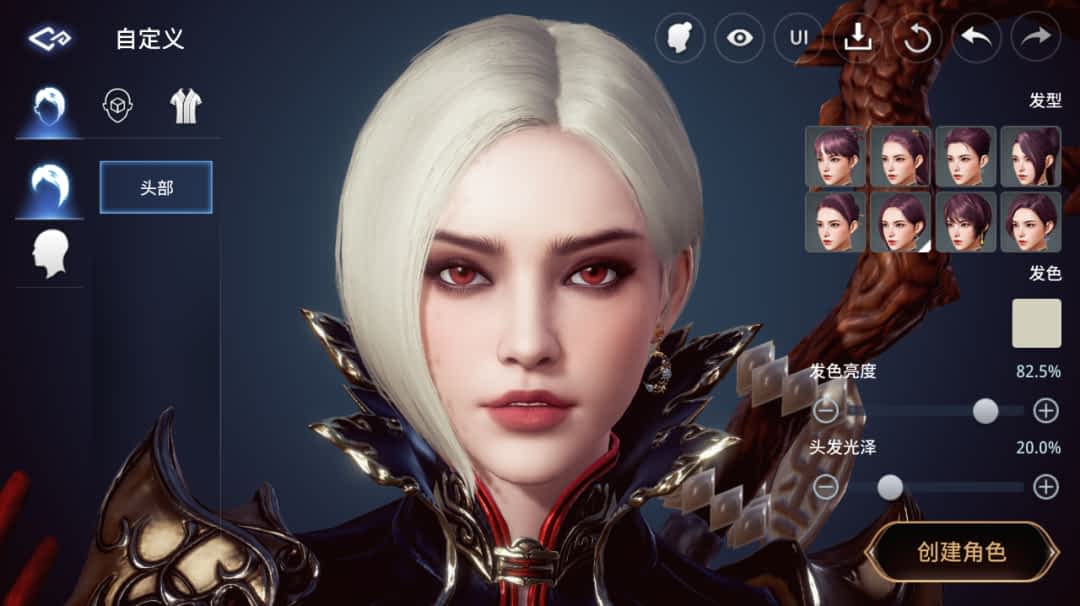Go back using the top-left arrow icon

tap(48, 39)
